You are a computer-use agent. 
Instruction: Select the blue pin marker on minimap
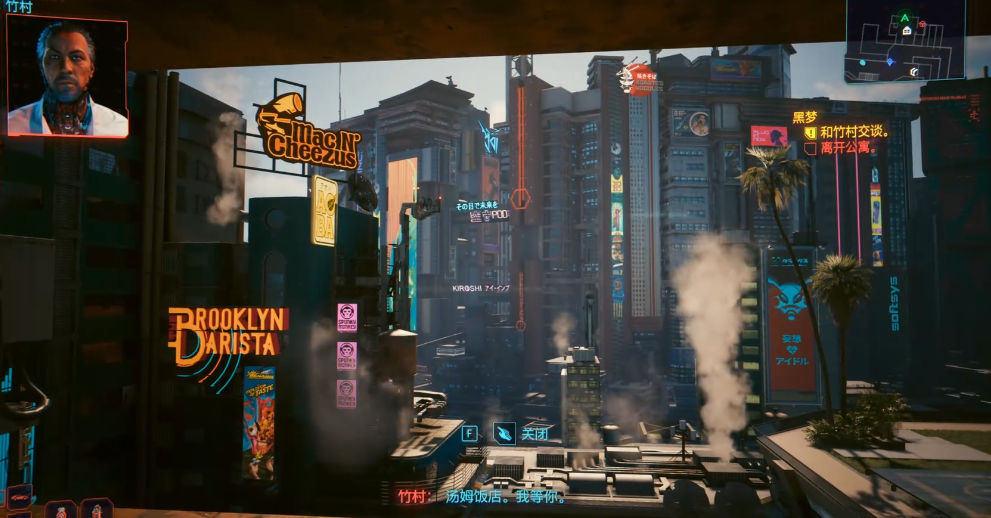click(890, 62)
